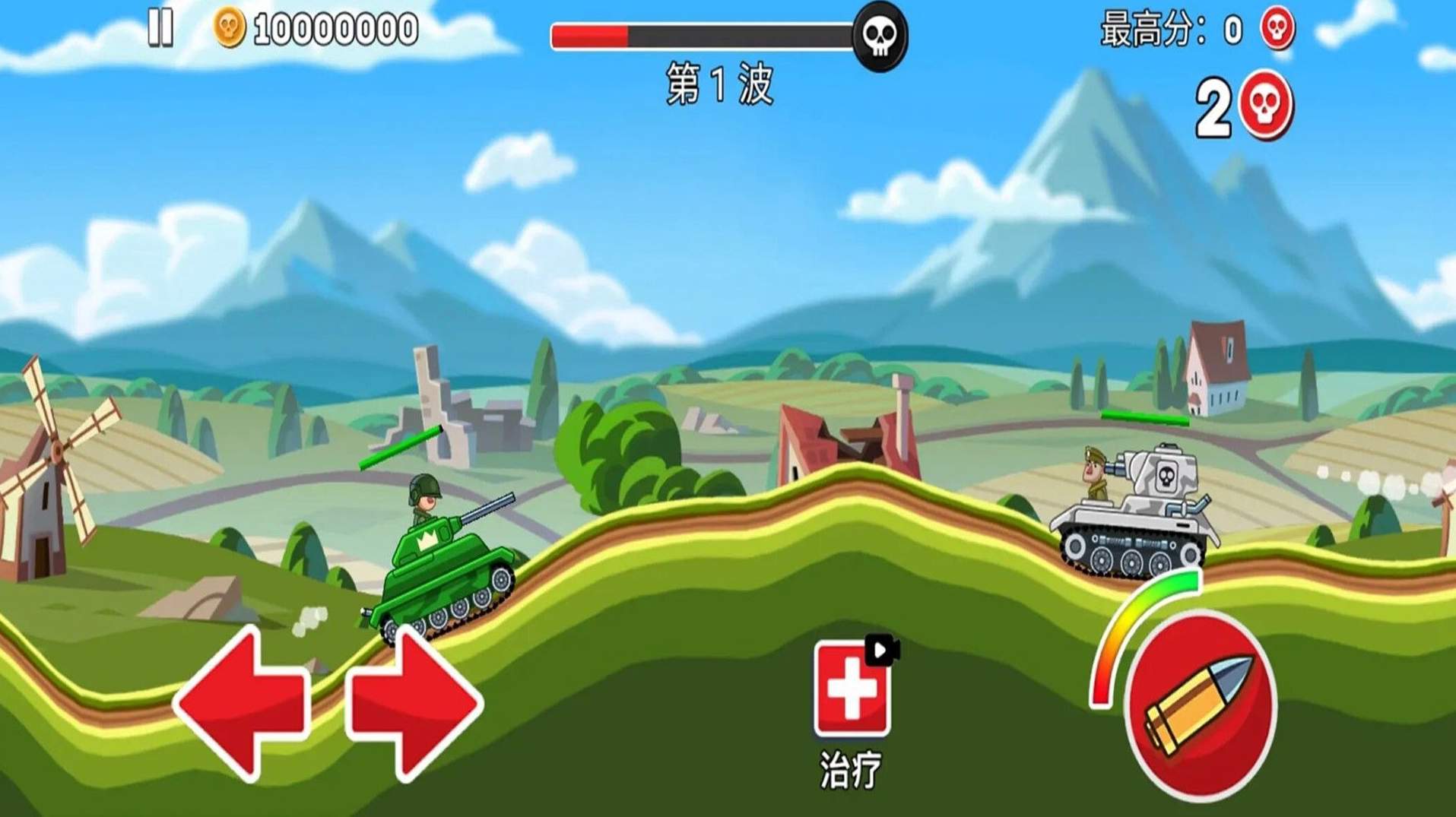Click the coin currency icon

(230, 26)
